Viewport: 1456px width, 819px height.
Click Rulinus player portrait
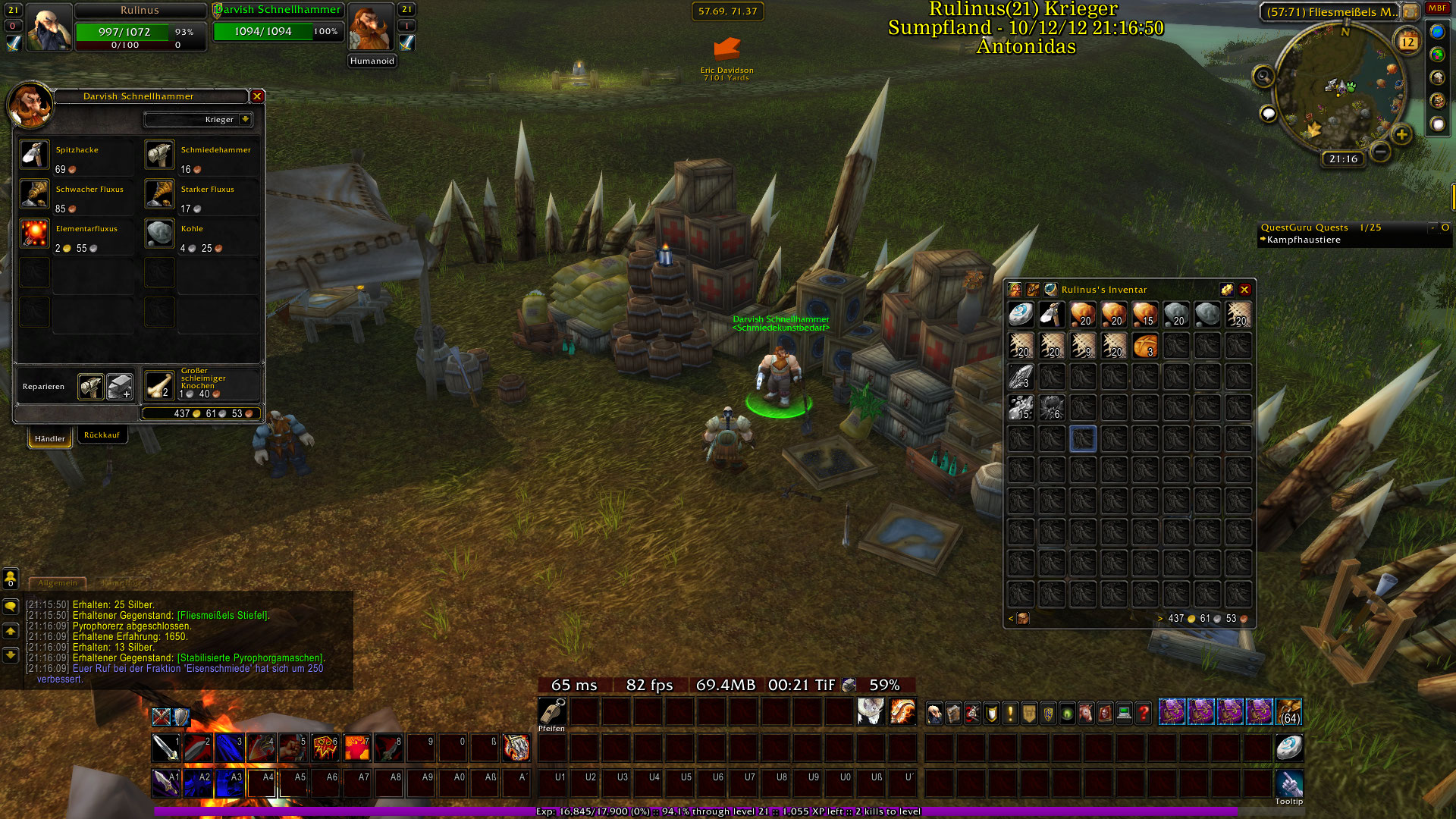click(x=49, y=27)
